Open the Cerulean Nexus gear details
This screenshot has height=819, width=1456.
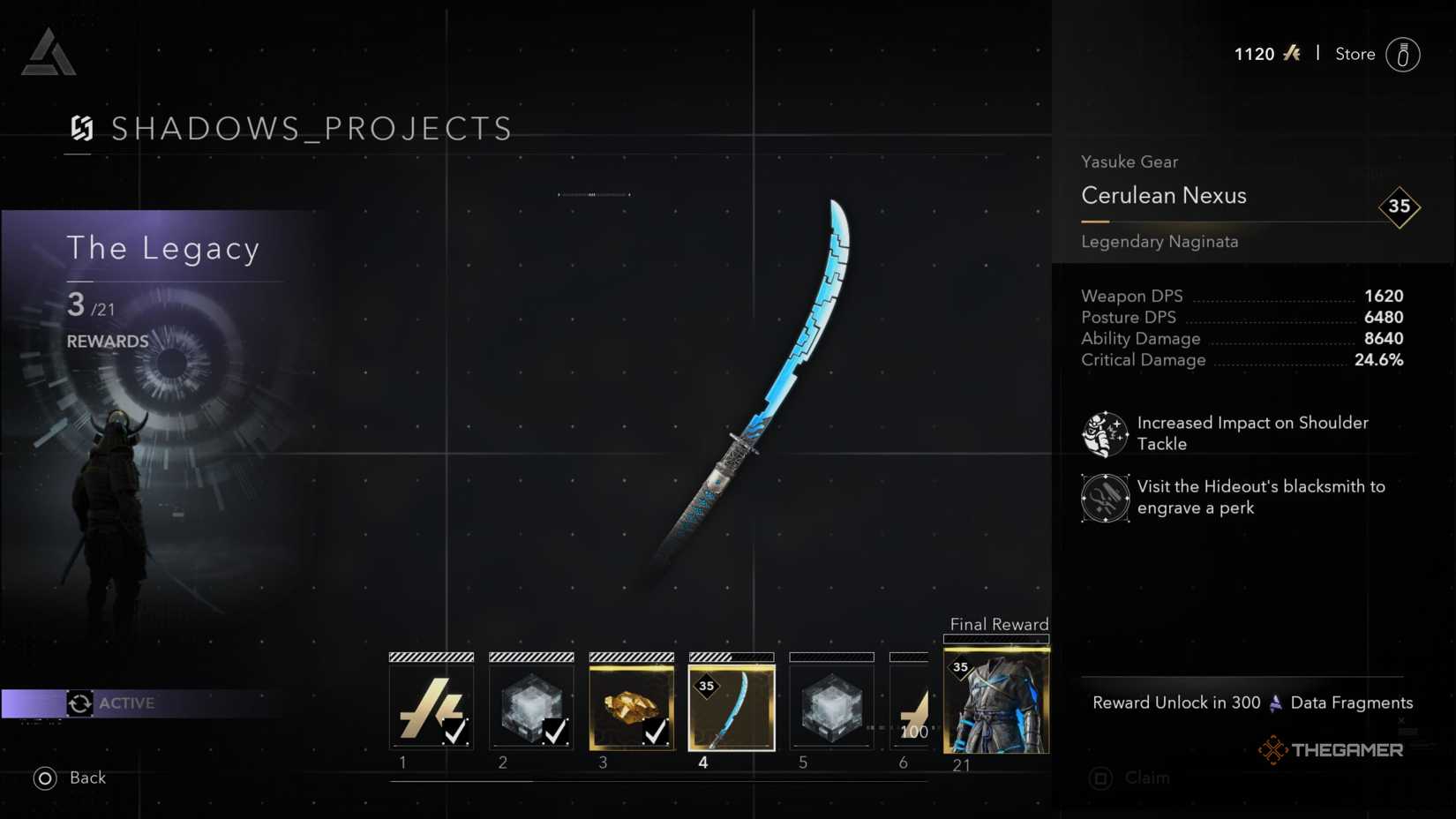pos(1163,195)
